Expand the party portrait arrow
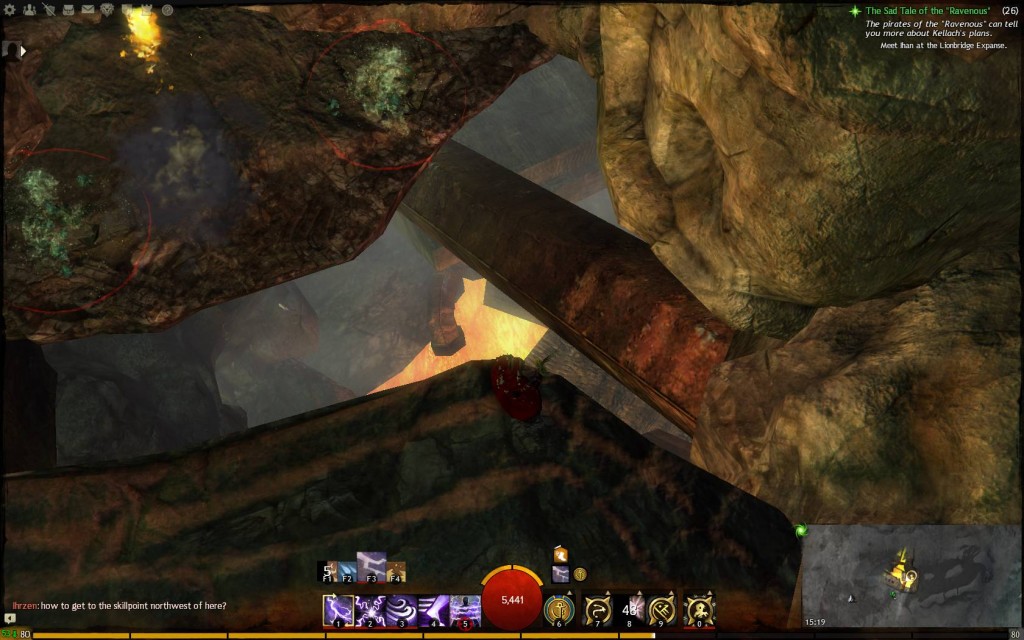1024x640 pixels. [22, 49]
